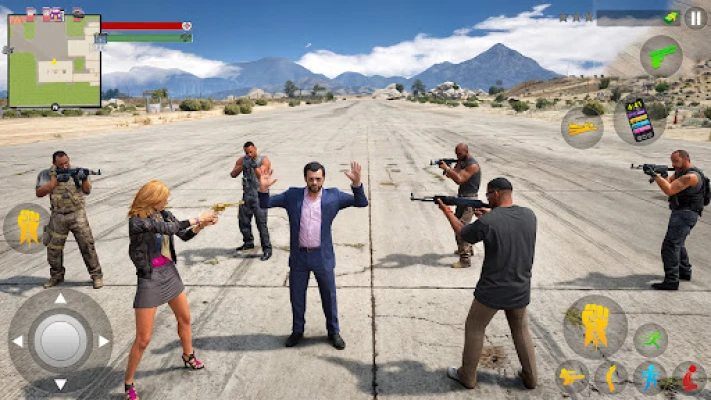
Task: Click the joystick's down arrow
Action: (x=60, y=384)
